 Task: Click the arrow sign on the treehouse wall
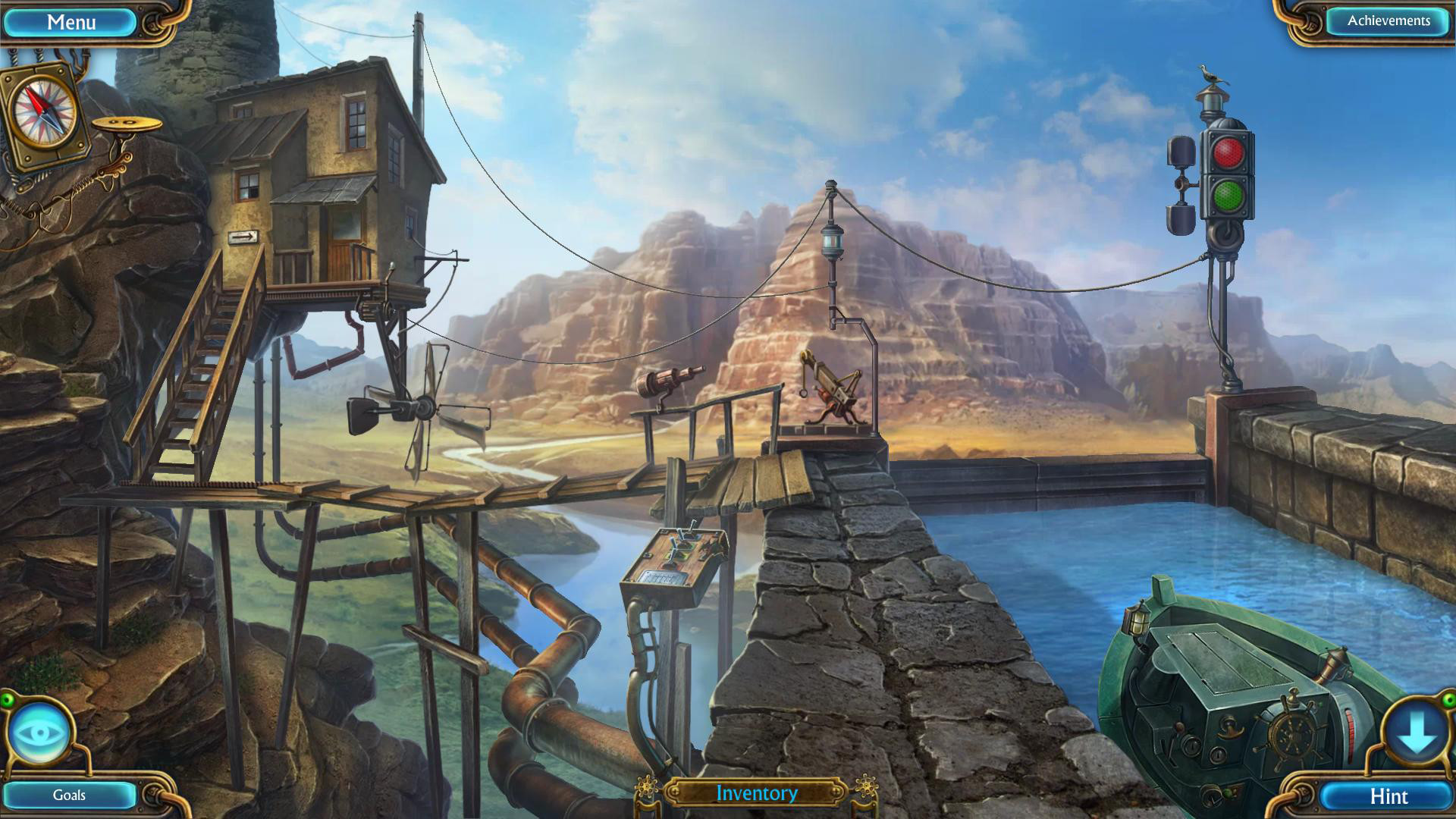[x=242, y=239]
